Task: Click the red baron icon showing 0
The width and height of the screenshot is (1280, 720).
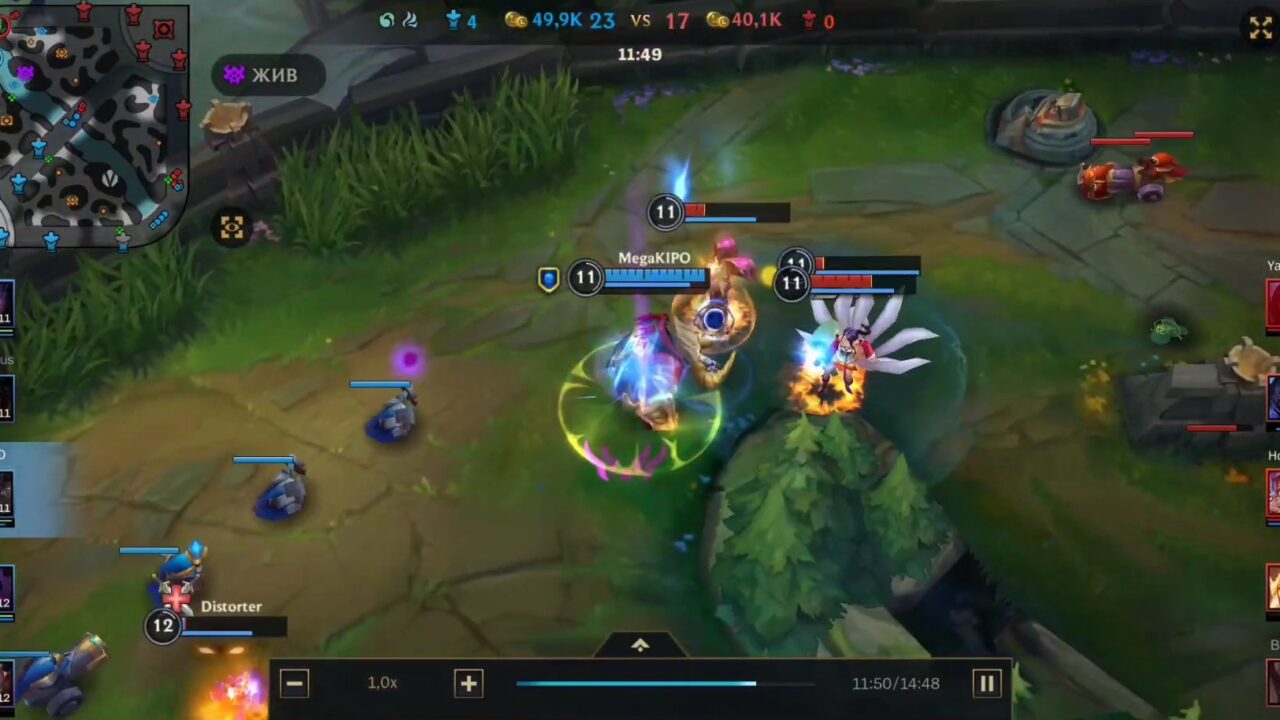Action: (810, 18)
